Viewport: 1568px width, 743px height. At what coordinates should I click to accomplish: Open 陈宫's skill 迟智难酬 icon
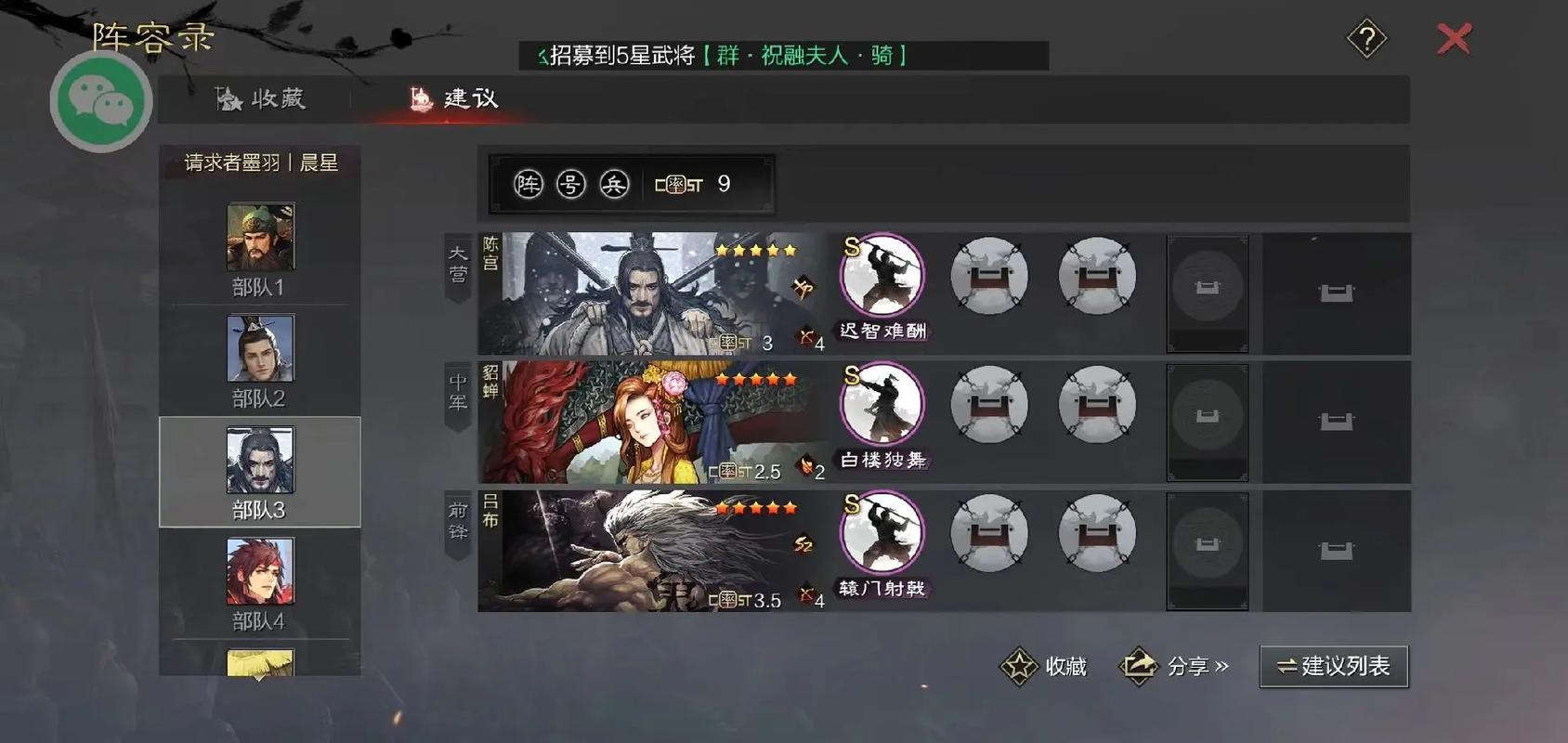pos(881,275)
